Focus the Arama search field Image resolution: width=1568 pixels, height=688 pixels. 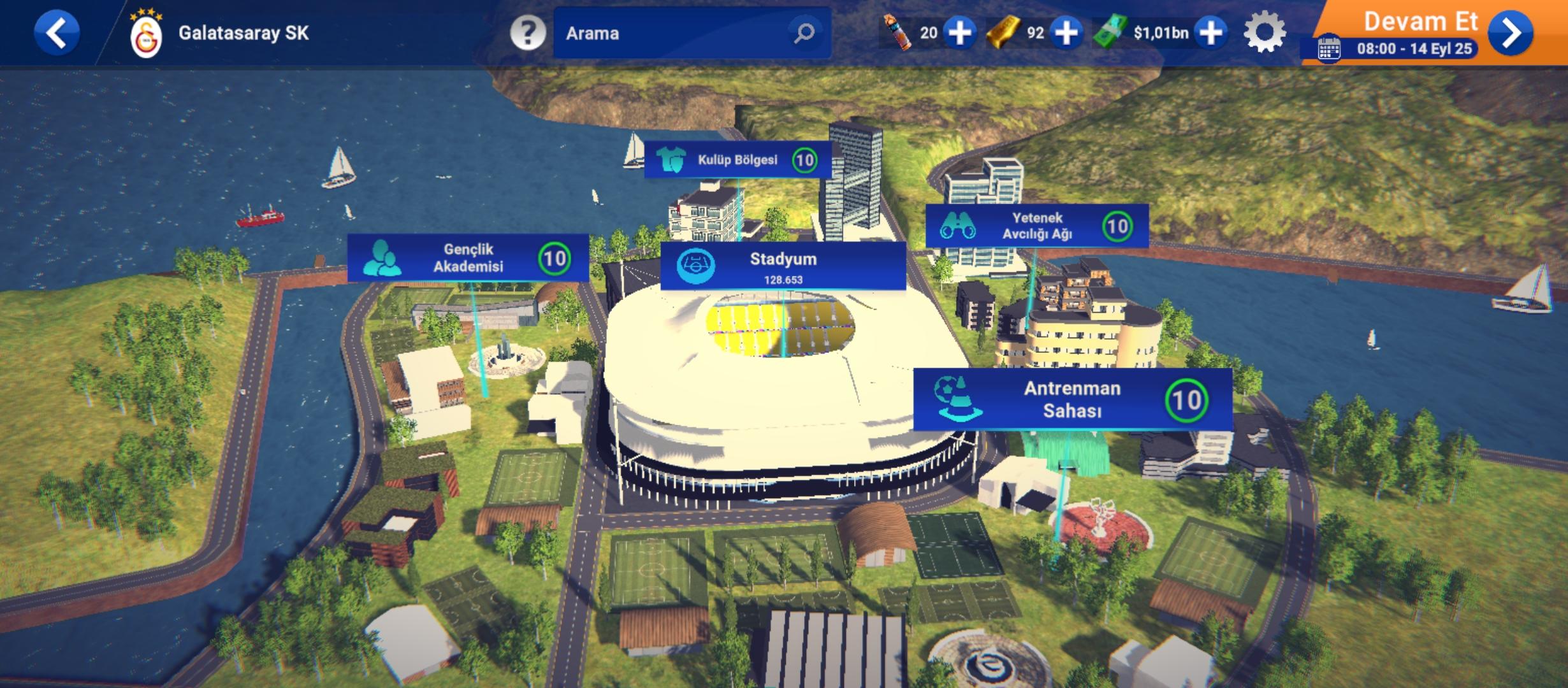(x=669, y=33)
